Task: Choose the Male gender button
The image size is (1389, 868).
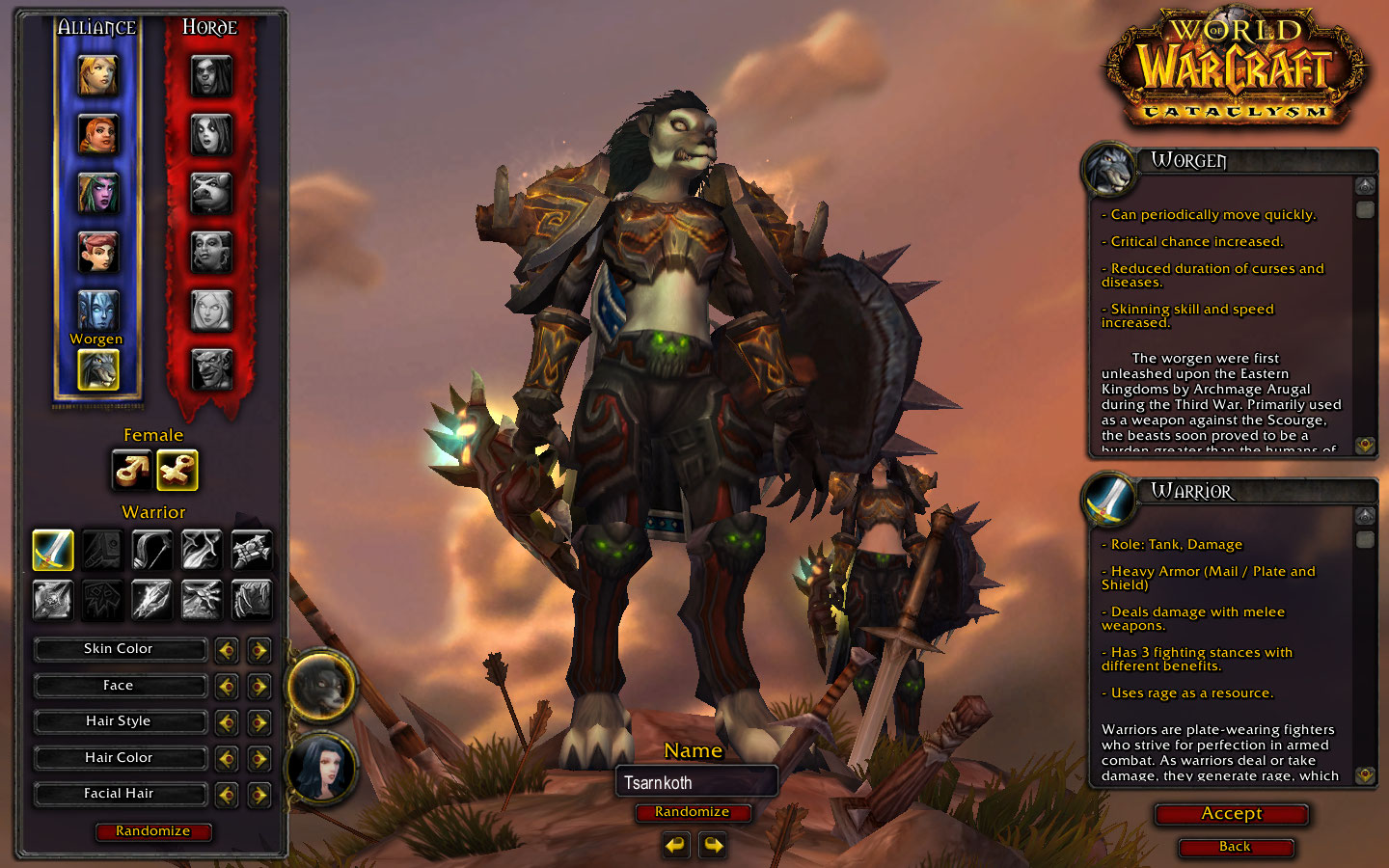Action: tap(131, 470)
